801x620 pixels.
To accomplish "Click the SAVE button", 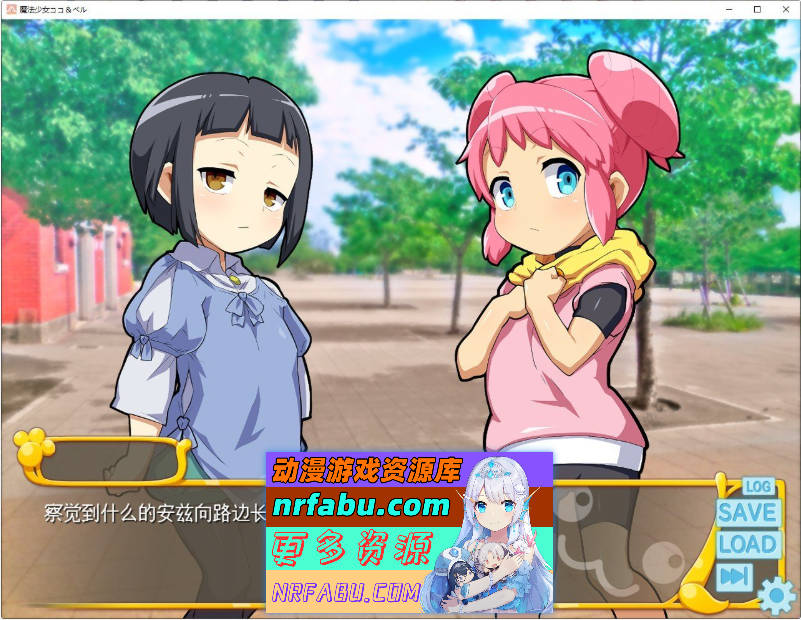I will pyautogui.click(x=747, y=512).
